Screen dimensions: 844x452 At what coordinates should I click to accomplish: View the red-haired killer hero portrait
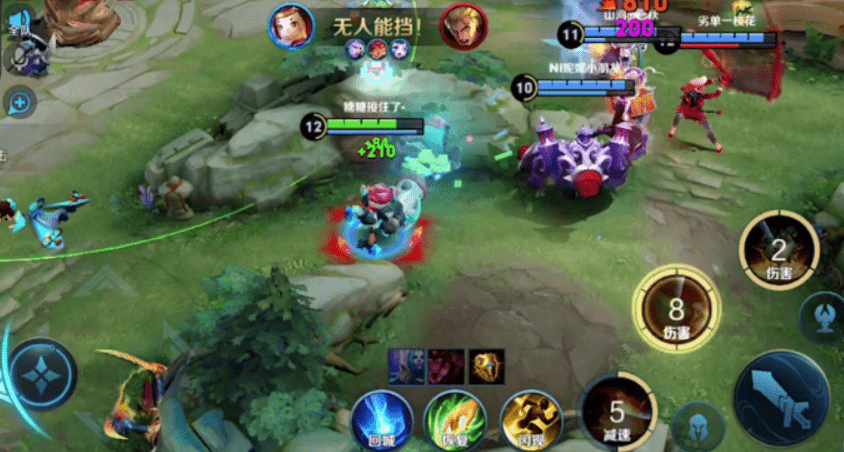[x=290, y=25]
